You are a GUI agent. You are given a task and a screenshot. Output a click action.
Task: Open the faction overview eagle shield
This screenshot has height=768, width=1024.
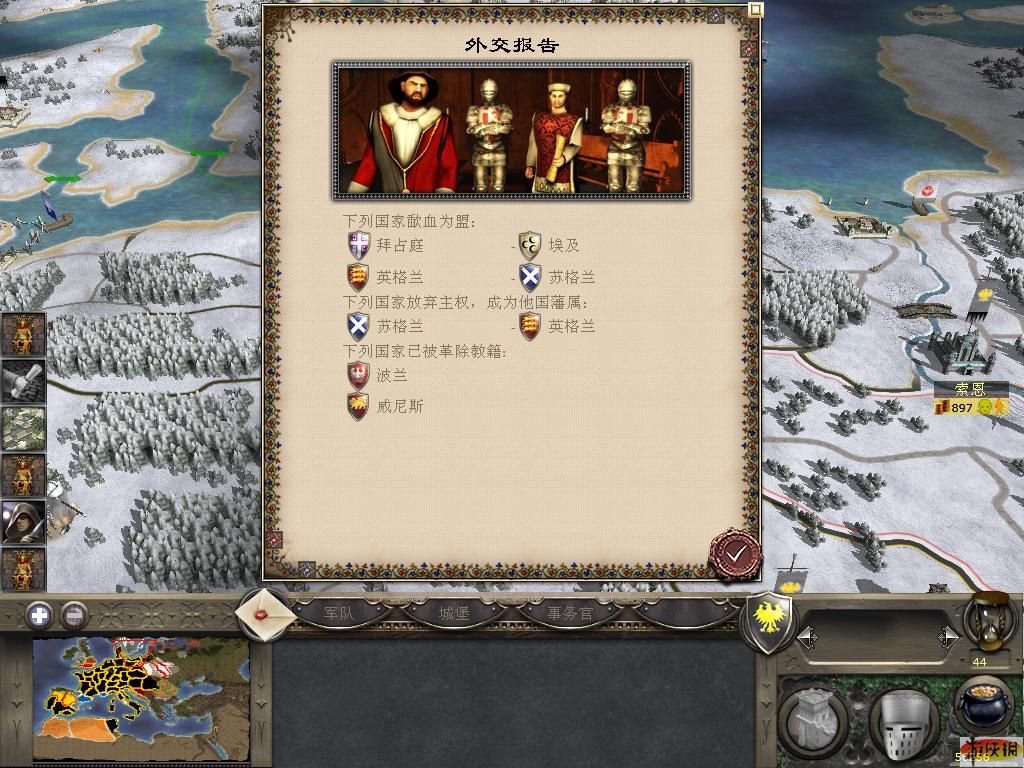769,621
